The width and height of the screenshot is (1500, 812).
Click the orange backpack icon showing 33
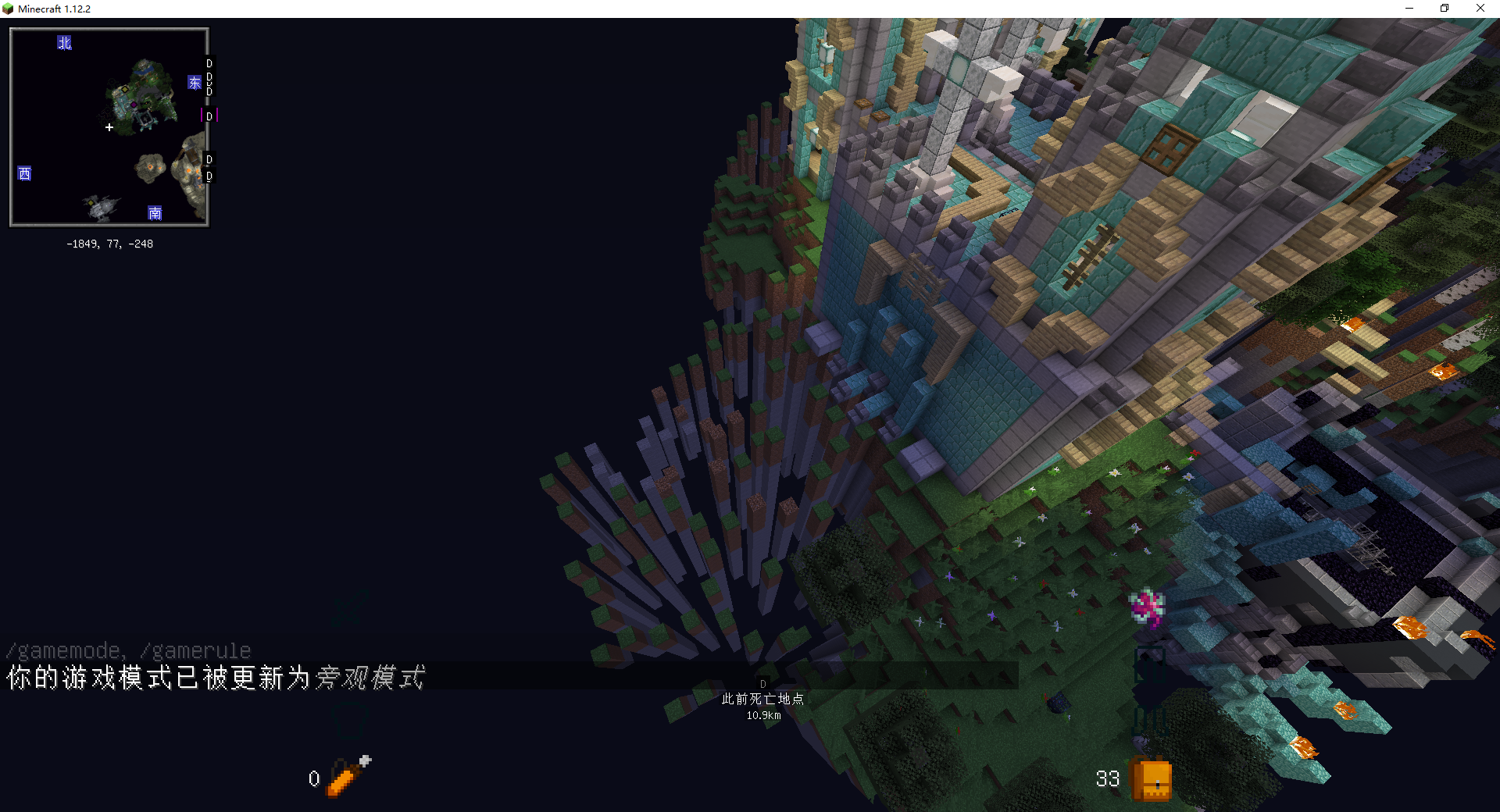1150,779
